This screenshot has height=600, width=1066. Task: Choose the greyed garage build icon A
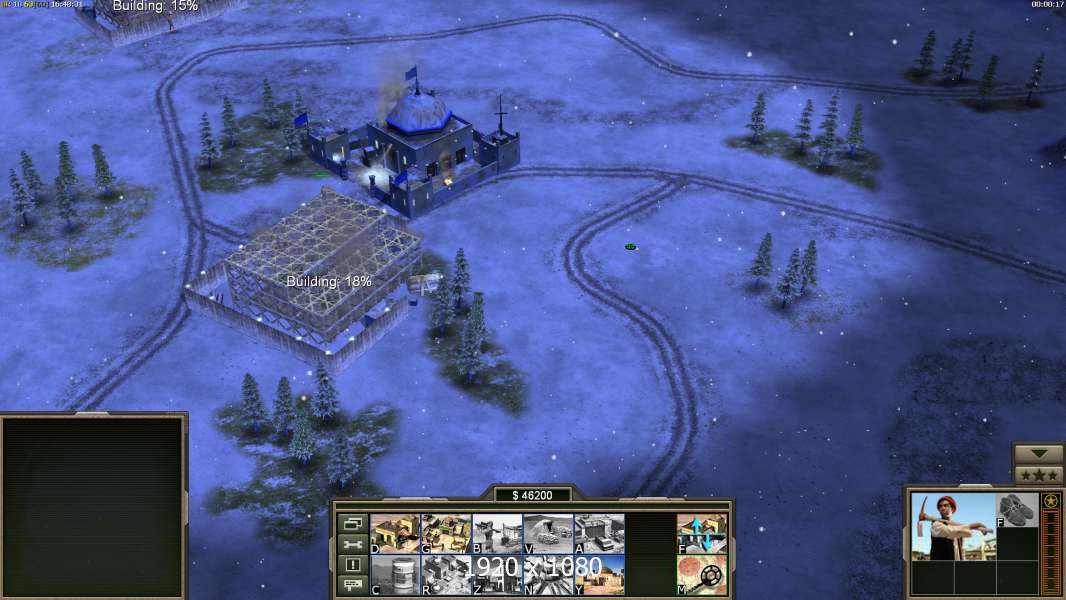click(x=599, y=533)
